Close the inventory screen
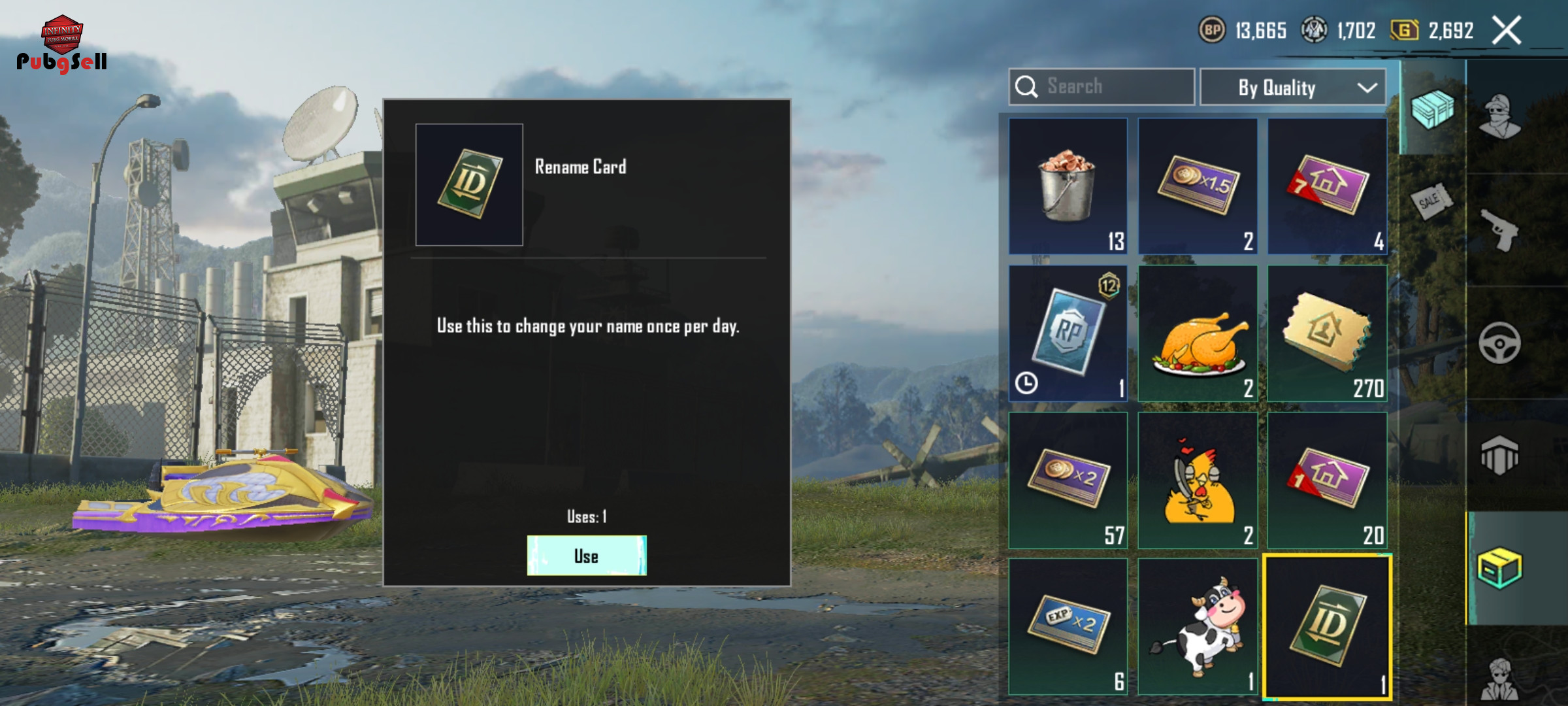Screen dimensions: 1568x706 point(1507,31)
